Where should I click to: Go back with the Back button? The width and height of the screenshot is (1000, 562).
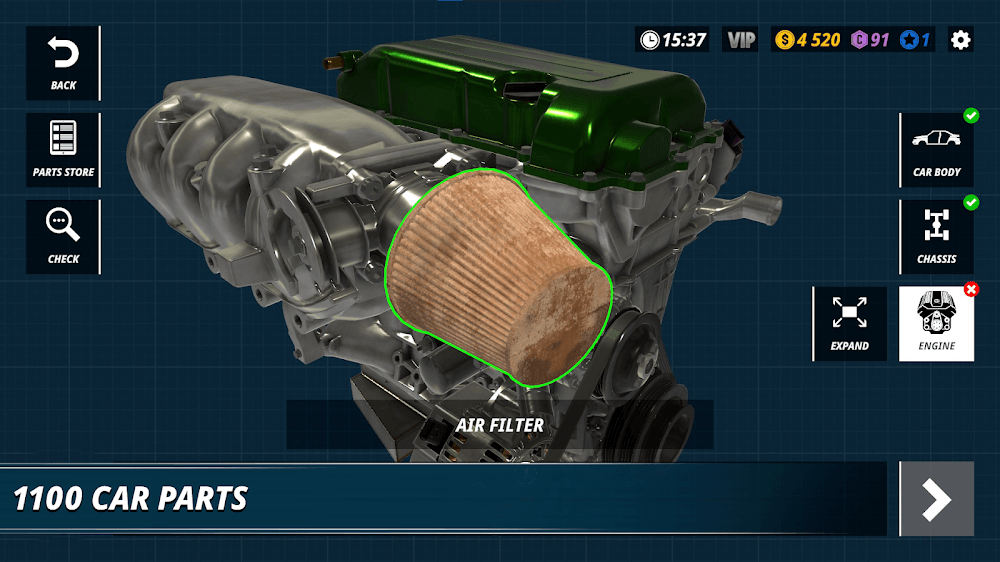(63, 63)
